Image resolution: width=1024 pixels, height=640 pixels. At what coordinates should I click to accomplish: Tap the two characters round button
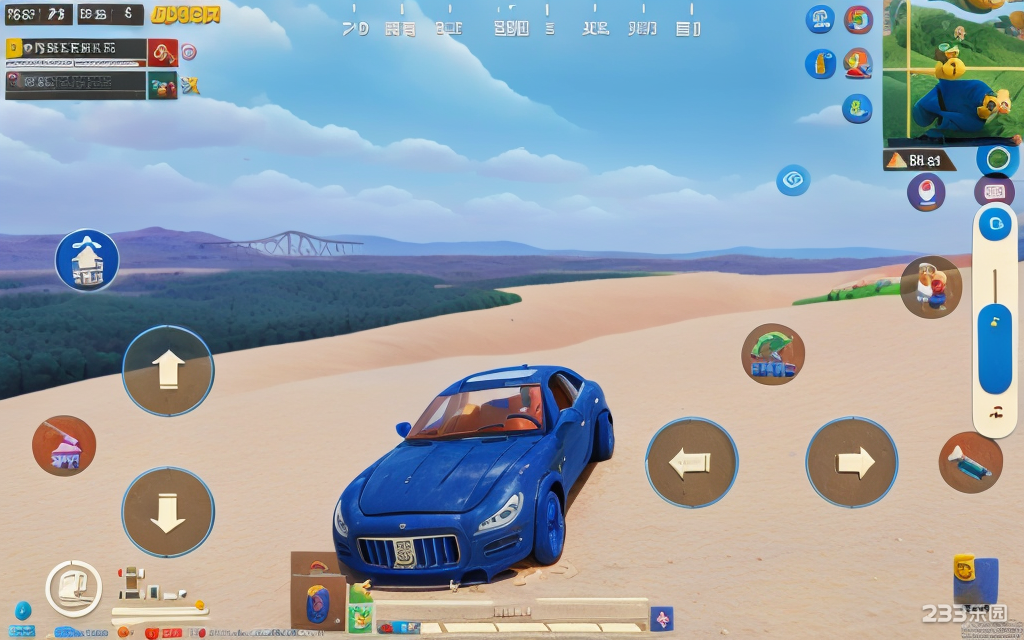[930, 287]
